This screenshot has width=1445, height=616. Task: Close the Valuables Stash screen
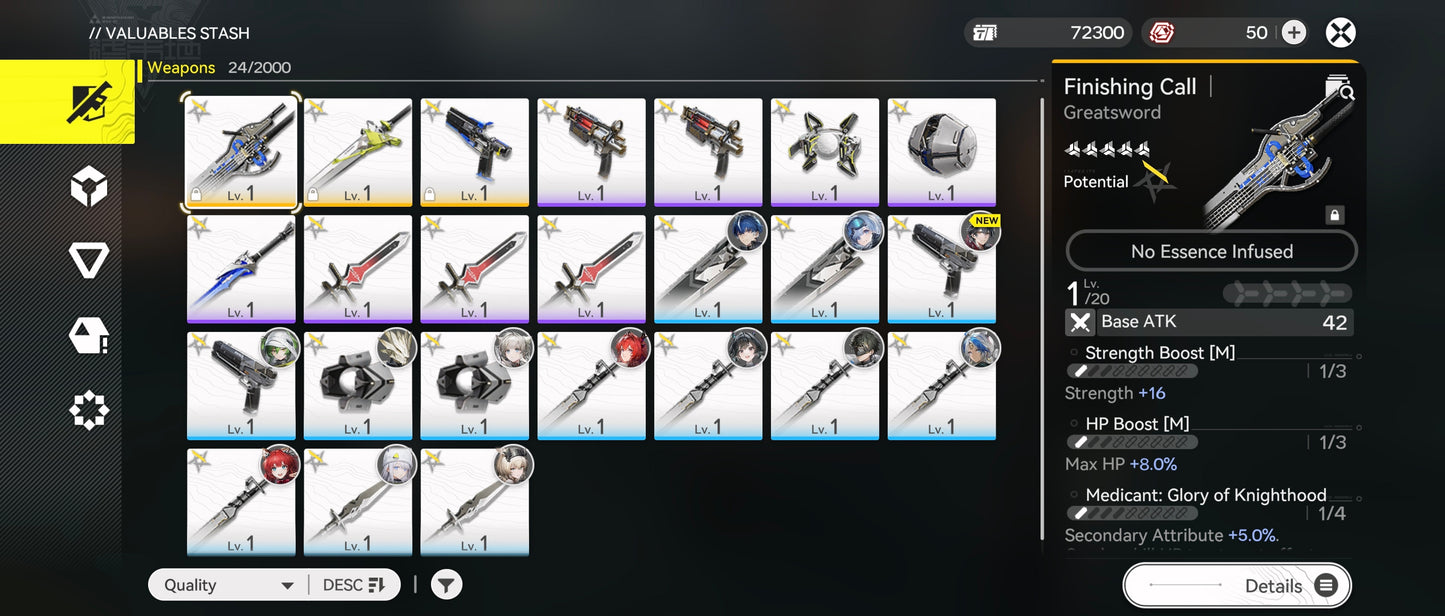click(1340, 33)
